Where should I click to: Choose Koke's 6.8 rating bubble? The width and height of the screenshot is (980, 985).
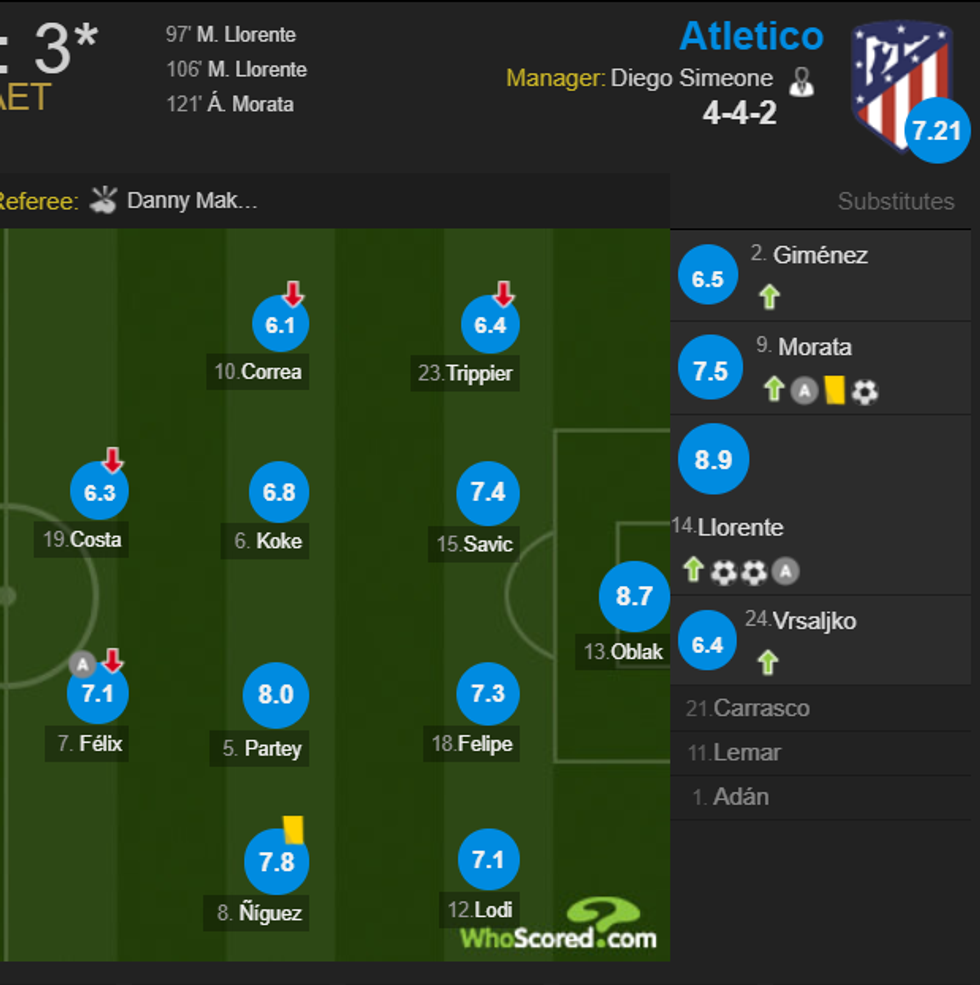pos(279,492)
